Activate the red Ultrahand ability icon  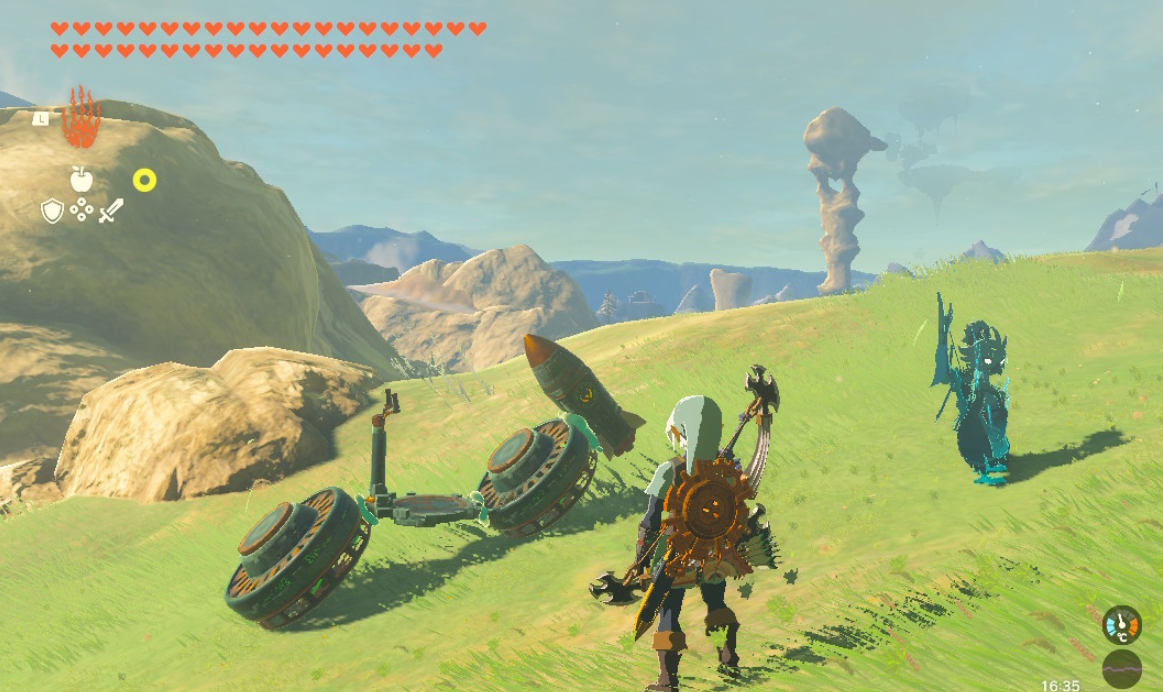click(x=81, y=118)
